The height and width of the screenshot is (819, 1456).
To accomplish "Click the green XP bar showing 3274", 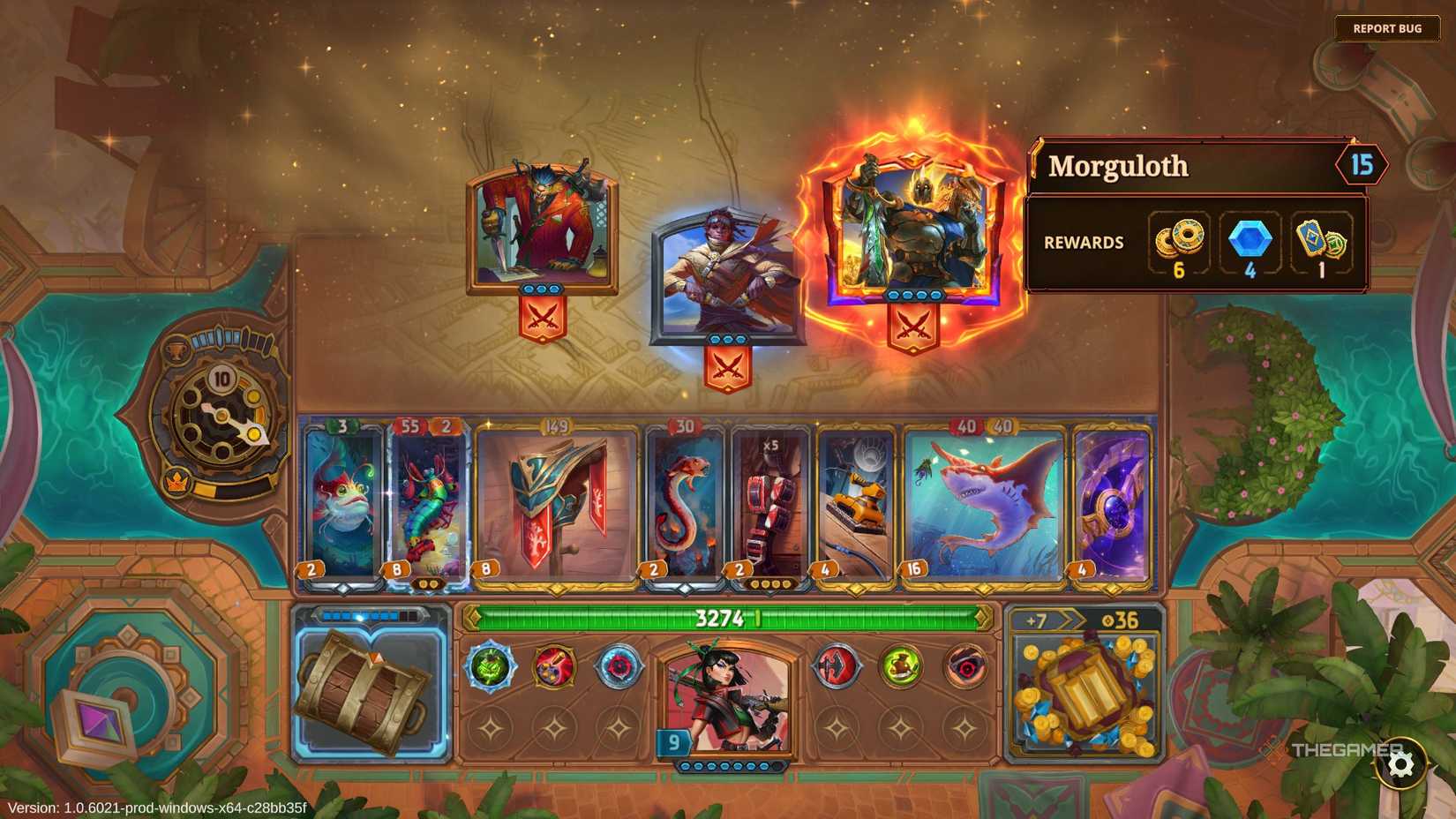I will point(724,618).
